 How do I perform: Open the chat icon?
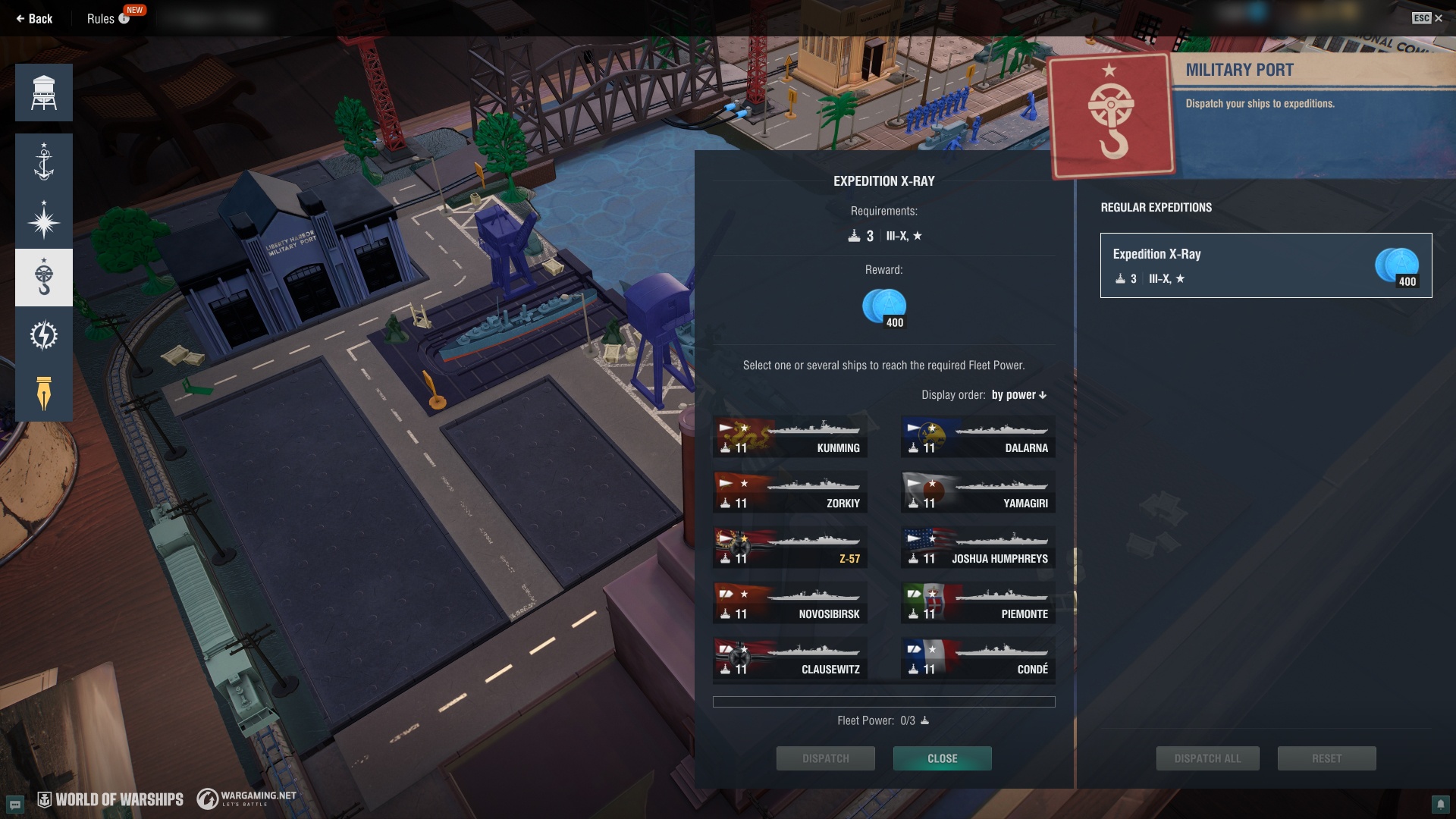[x=15, y=804]
